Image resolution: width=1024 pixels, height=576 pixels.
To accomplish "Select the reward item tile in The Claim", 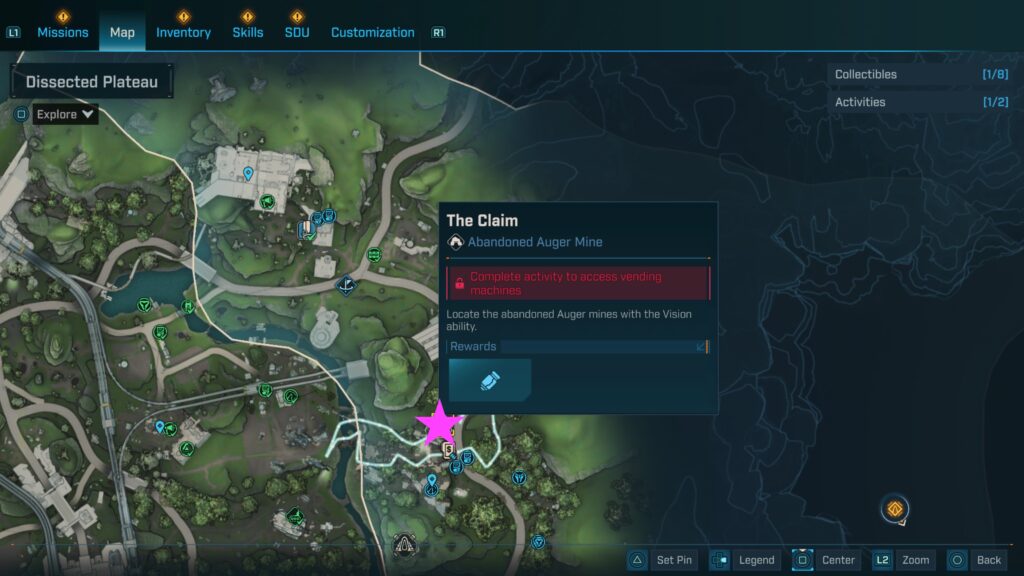I will coord(490,381).
